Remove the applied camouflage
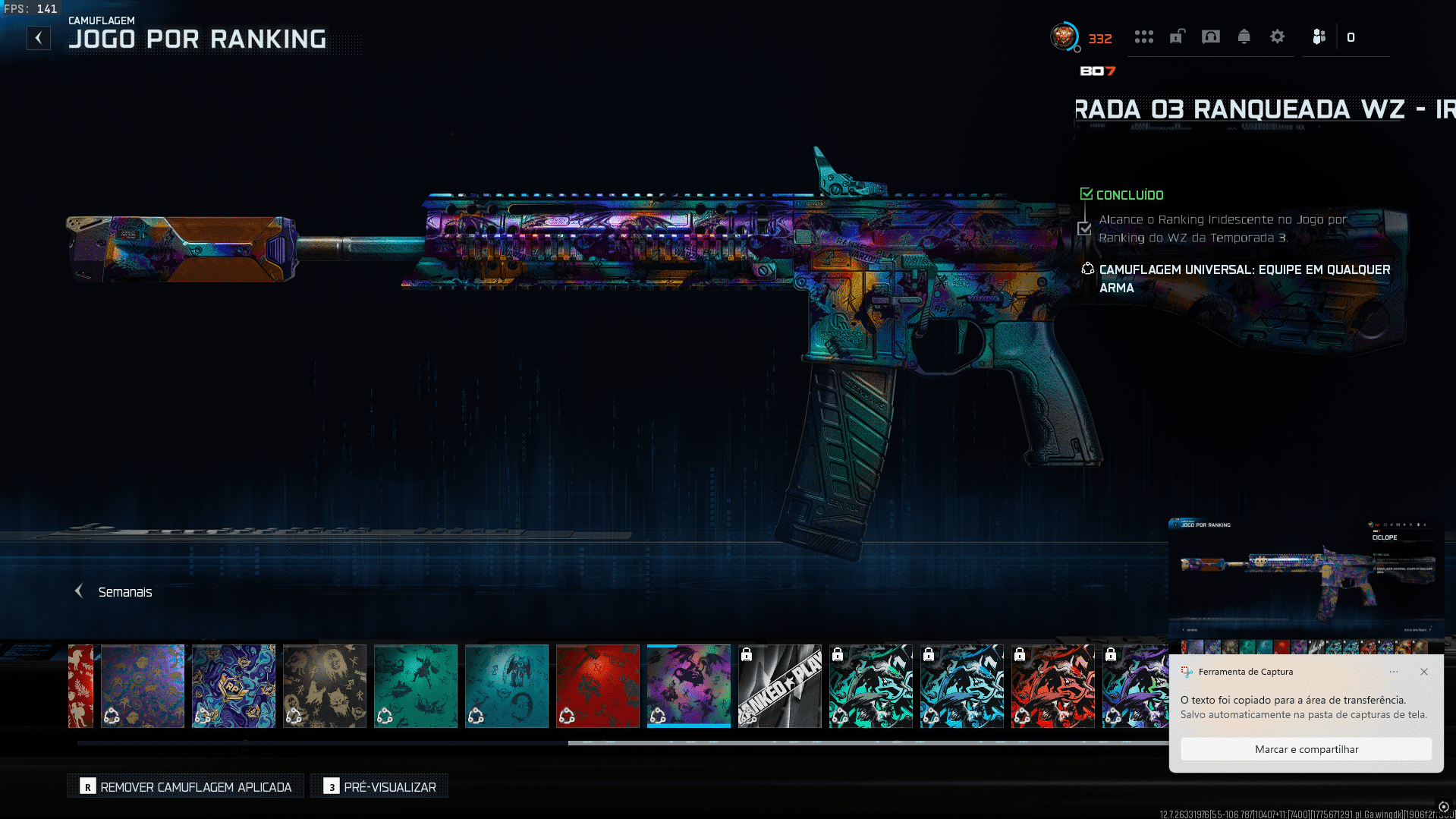This screenshot has width=1456, height=819. pyautogui.click(x=185, y=786)
